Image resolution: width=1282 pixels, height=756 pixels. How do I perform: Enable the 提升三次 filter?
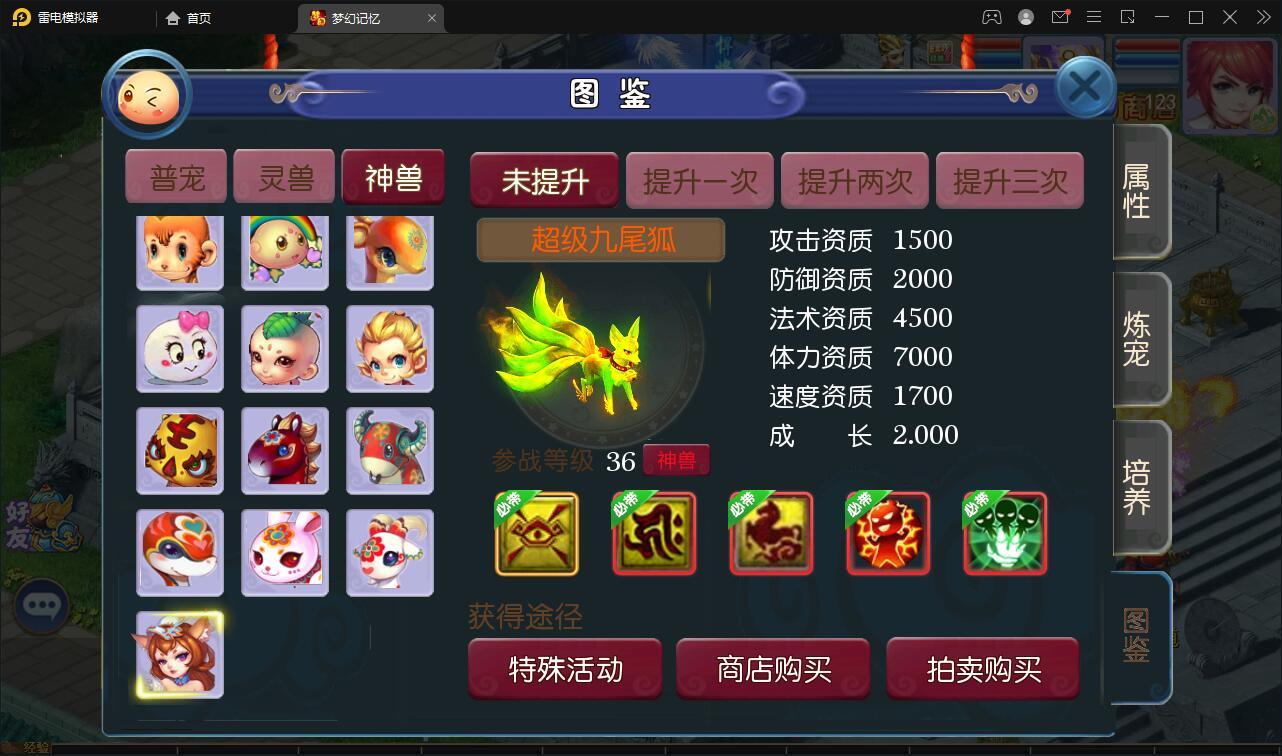pos(1009,181)
